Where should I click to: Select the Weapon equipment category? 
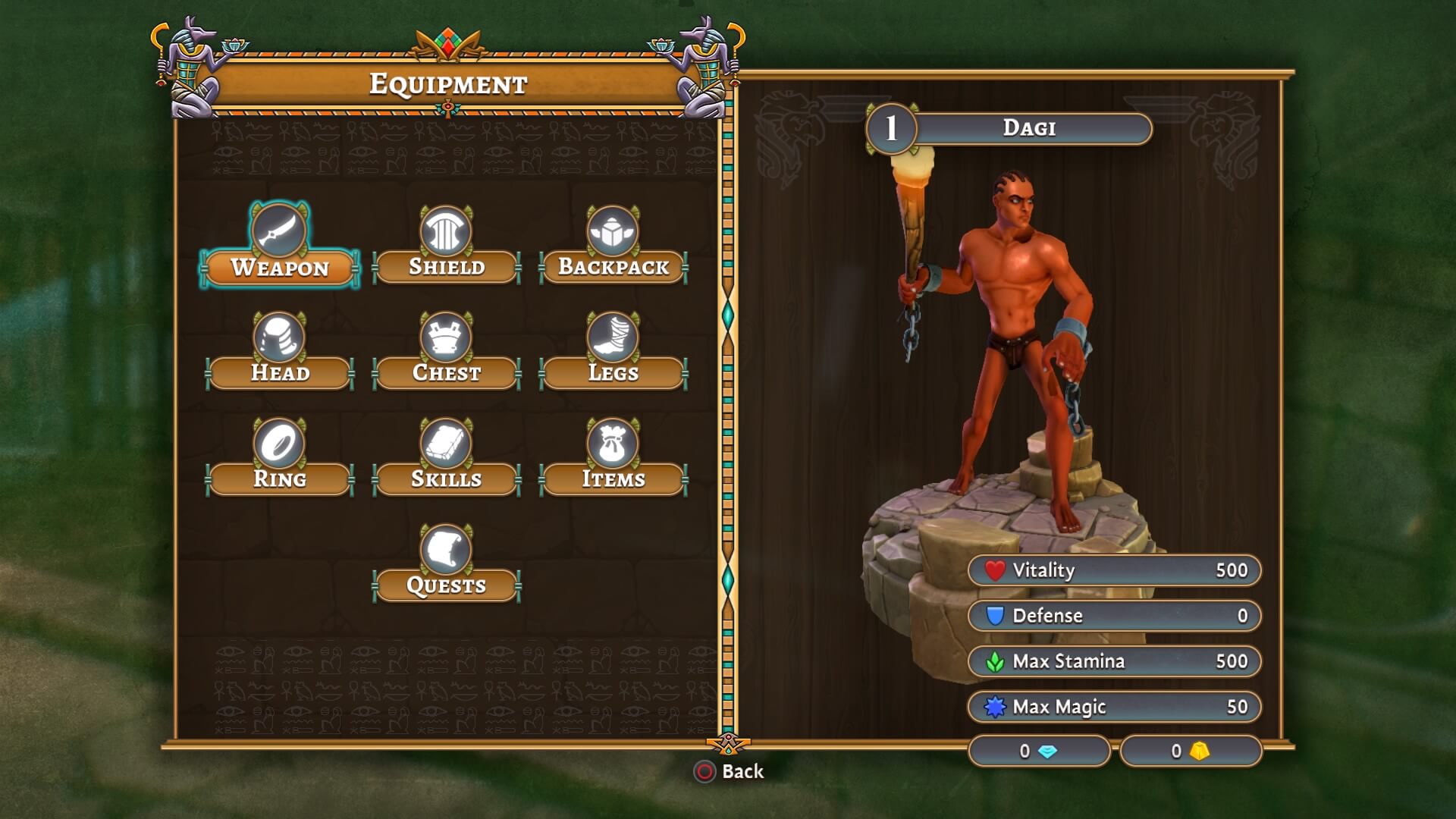[280, 267]
